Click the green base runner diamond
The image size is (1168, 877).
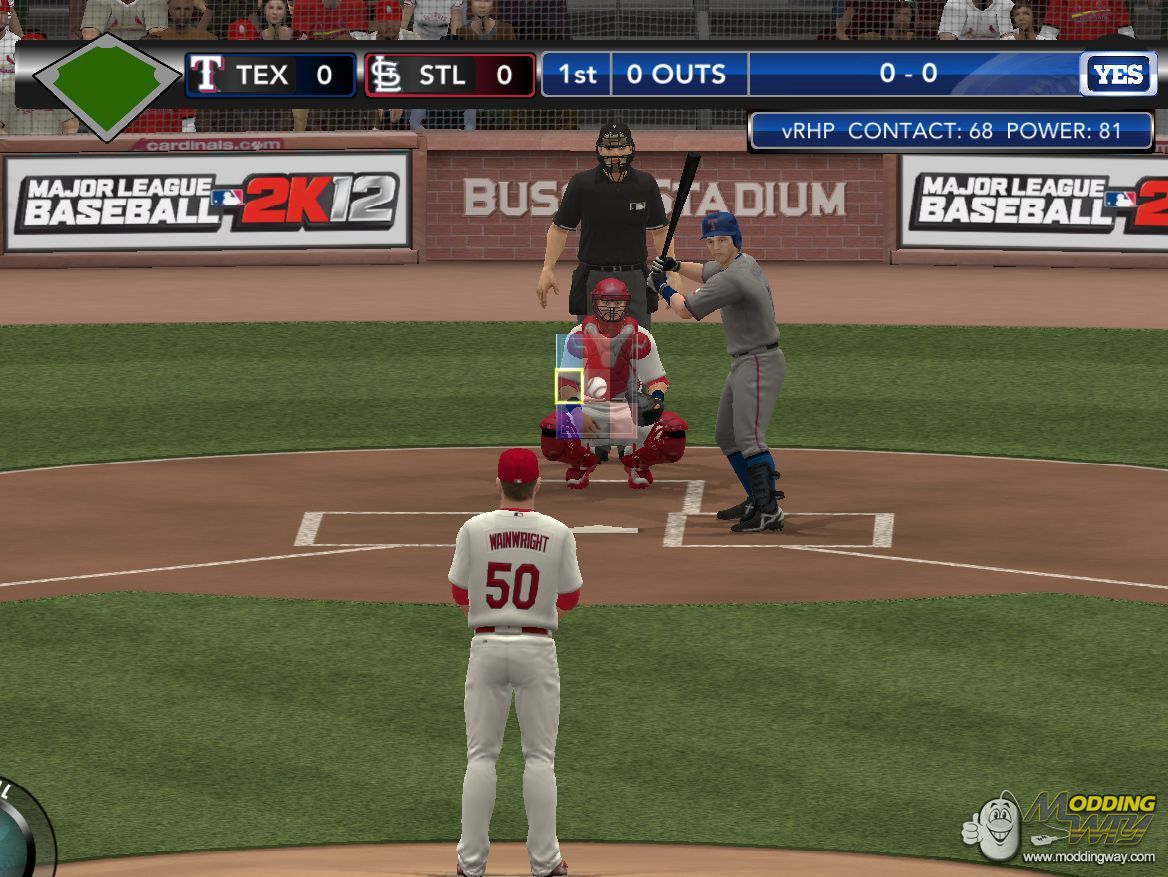(x=107, y=86)
